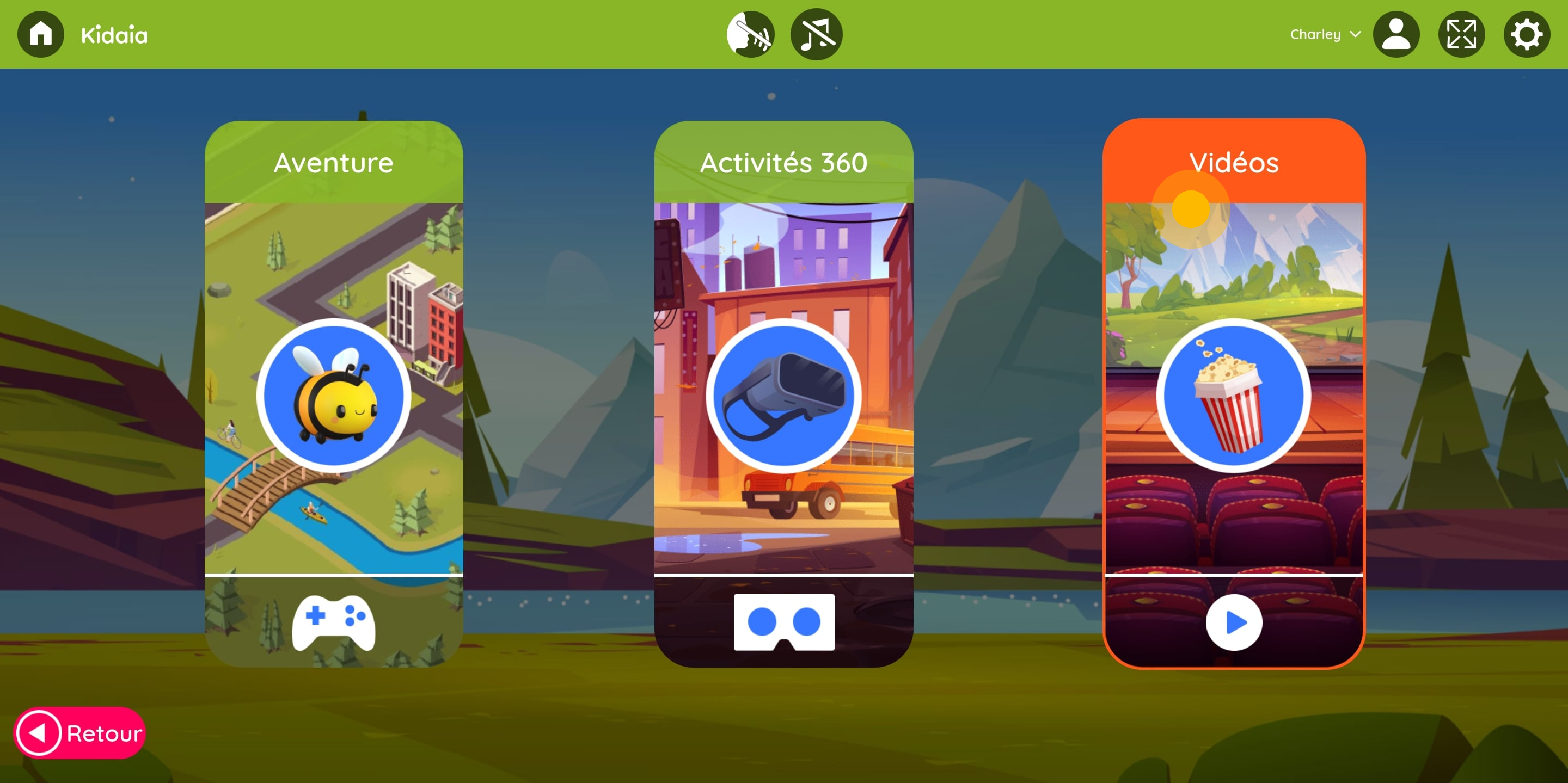Click the play button under Vidéos
Screen dimensions: 1568x783
tap(1234, 622)
